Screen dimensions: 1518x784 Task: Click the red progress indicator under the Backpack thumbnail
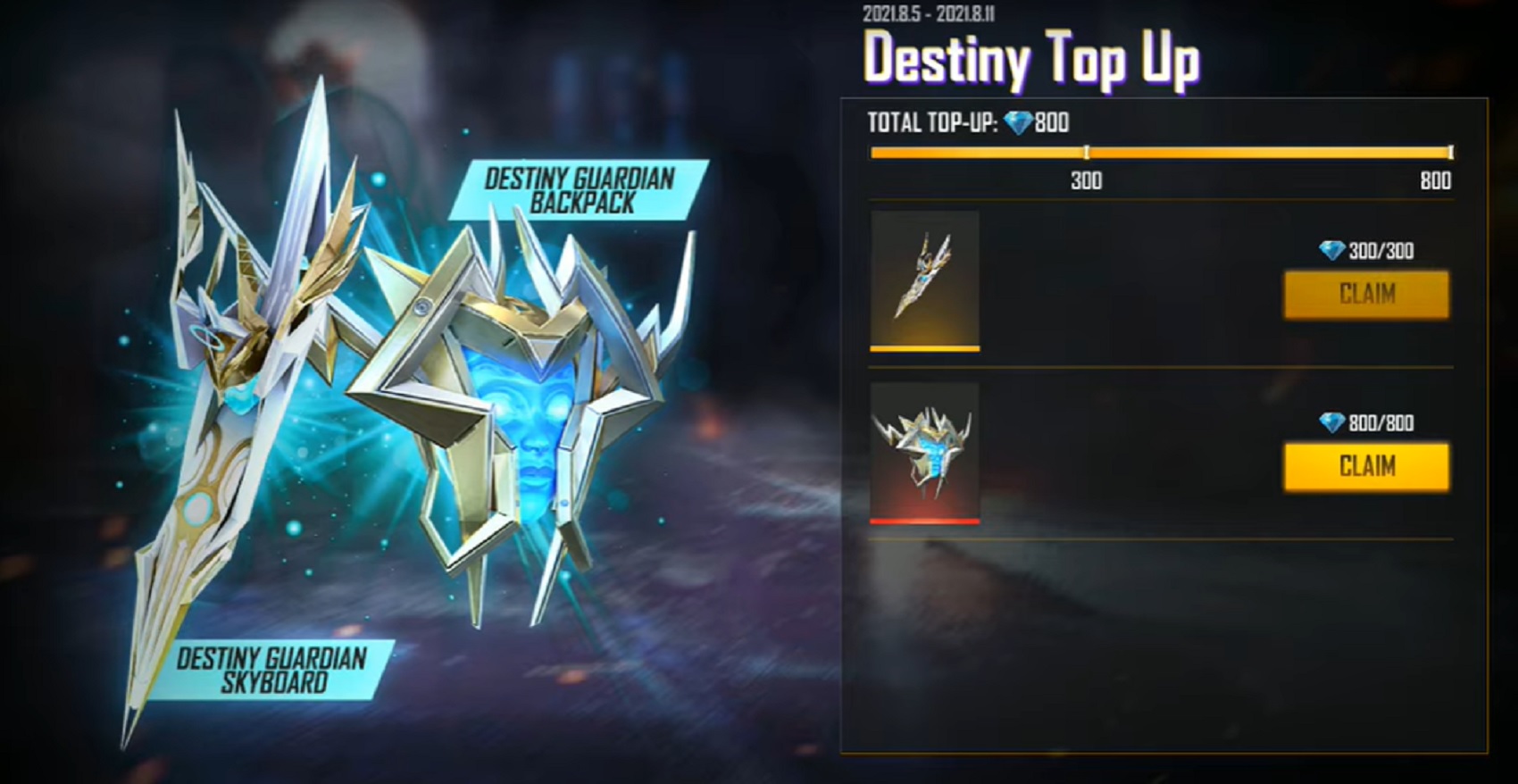(x=924, y=521)
